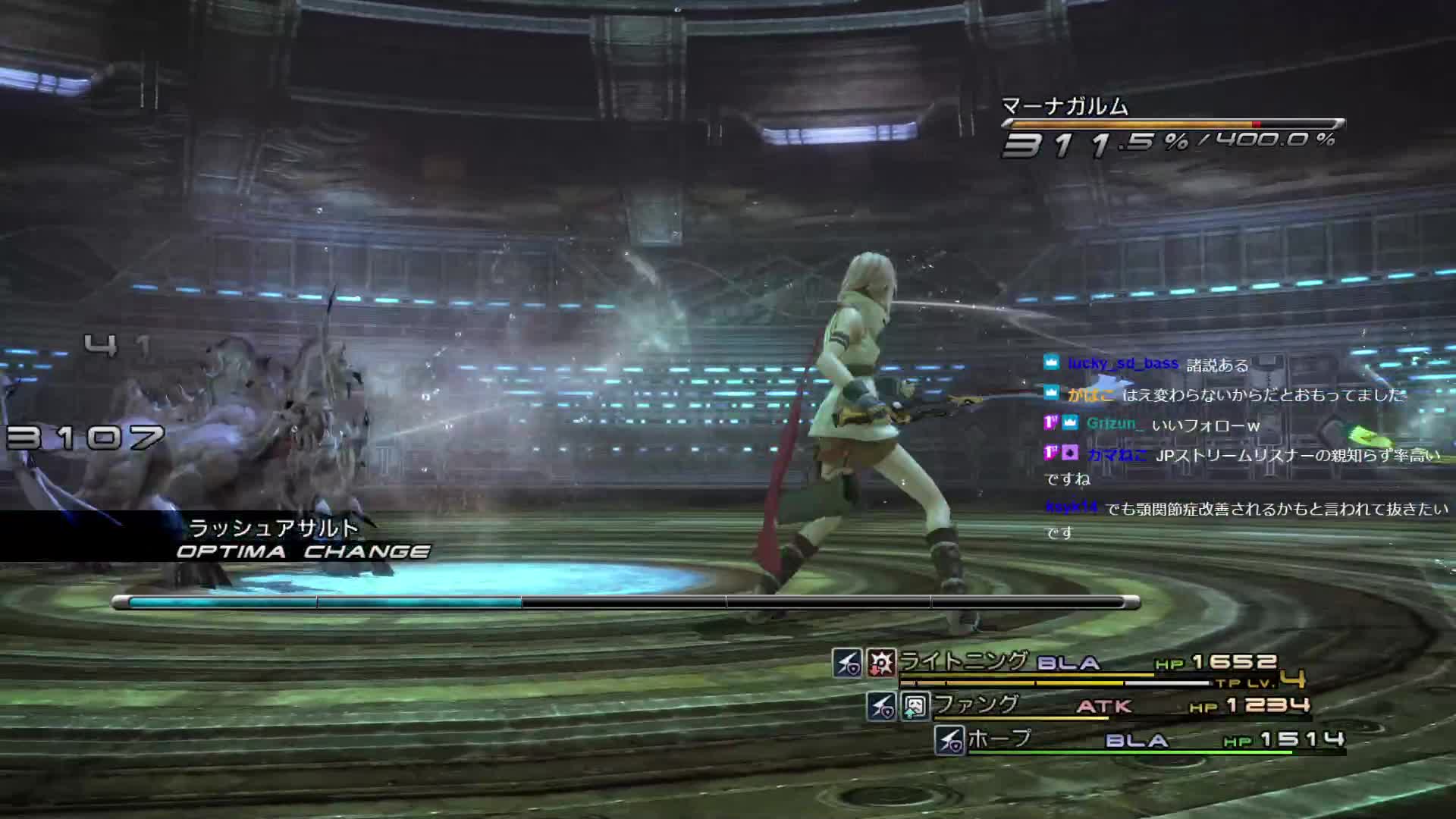This screenshot has width=1456, height=819.
Task: Click the red debuff icon beside ライトニング
Action: point(881,663)
